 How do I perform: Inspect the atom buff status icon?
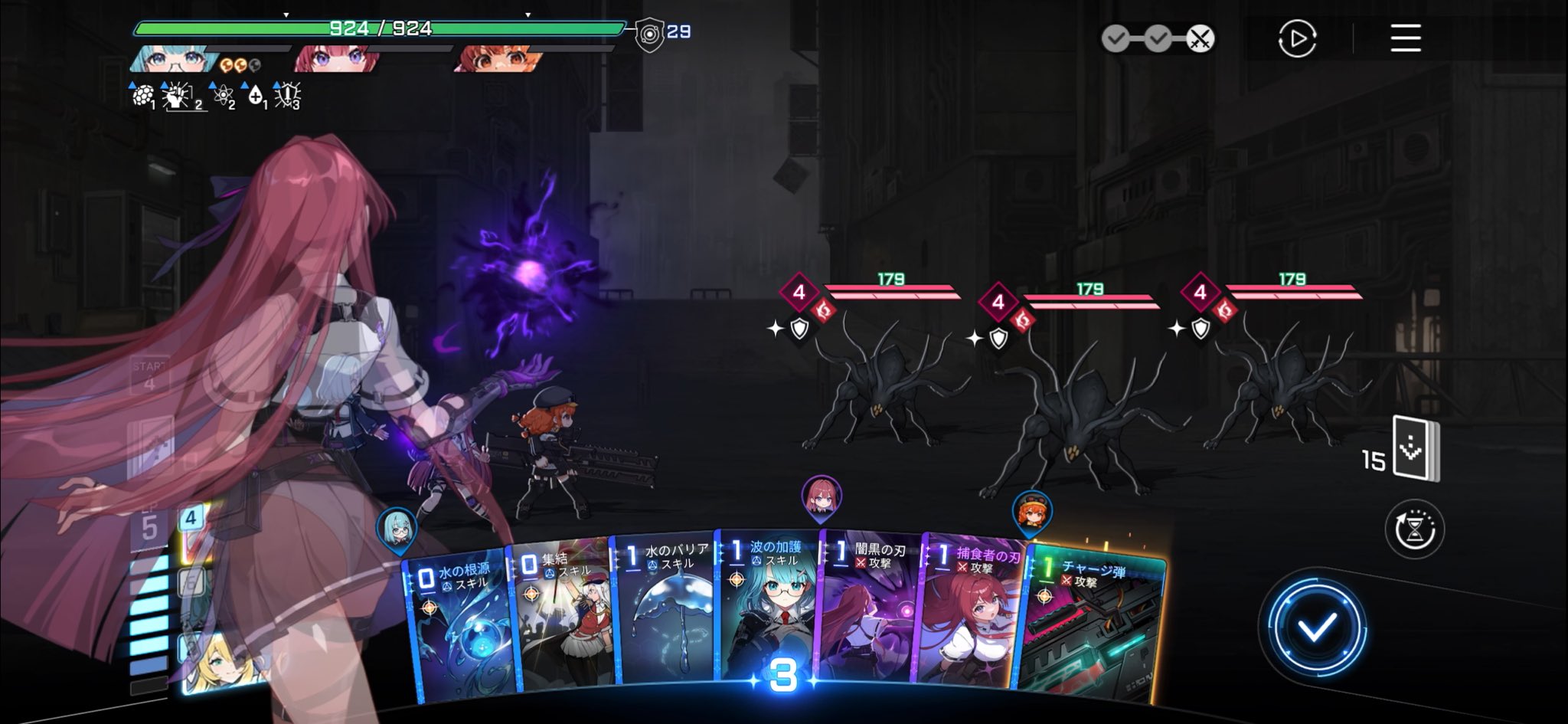click(222, 95)
